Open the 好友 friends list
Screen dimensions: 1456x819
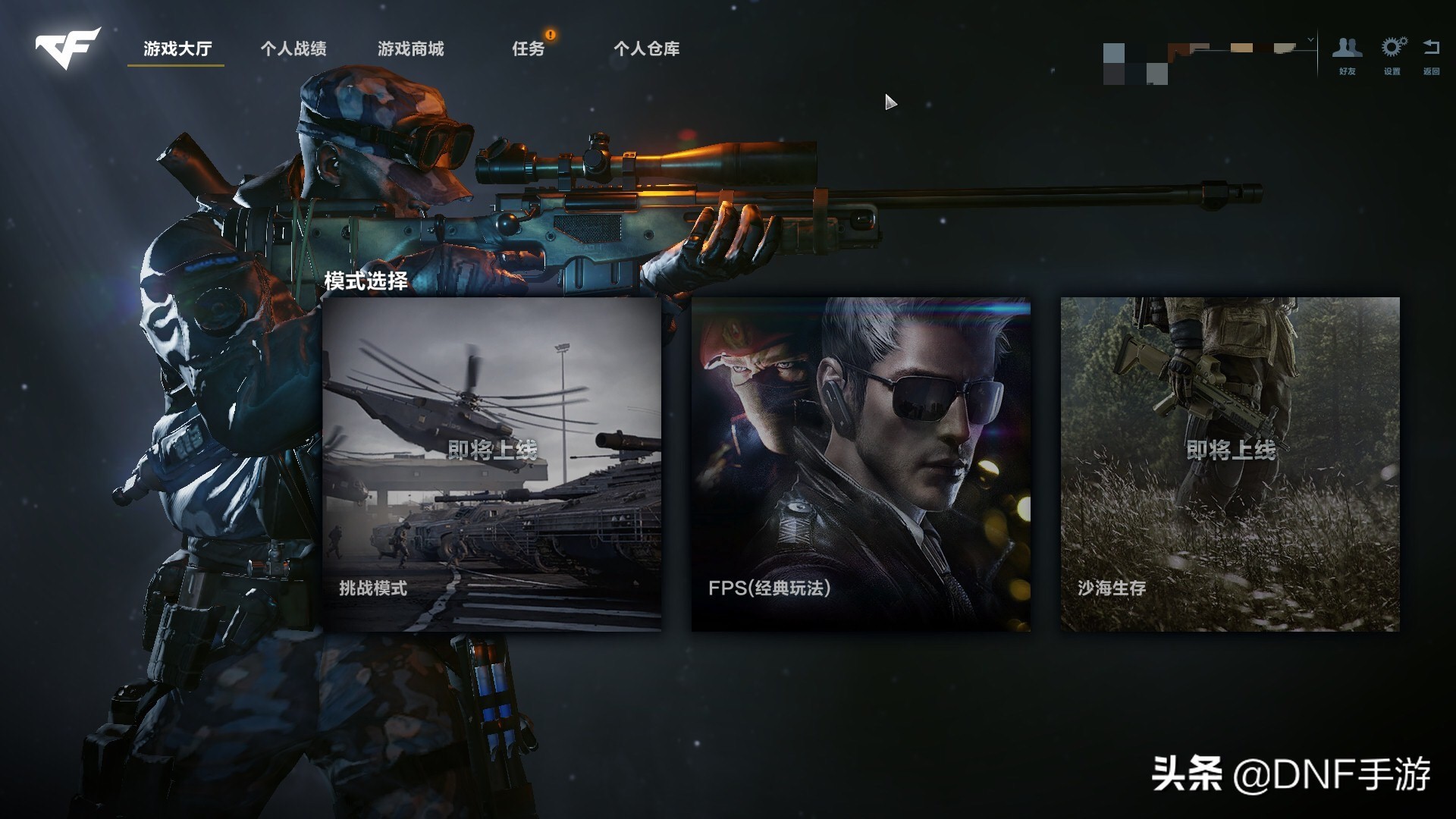point(1347,55)
